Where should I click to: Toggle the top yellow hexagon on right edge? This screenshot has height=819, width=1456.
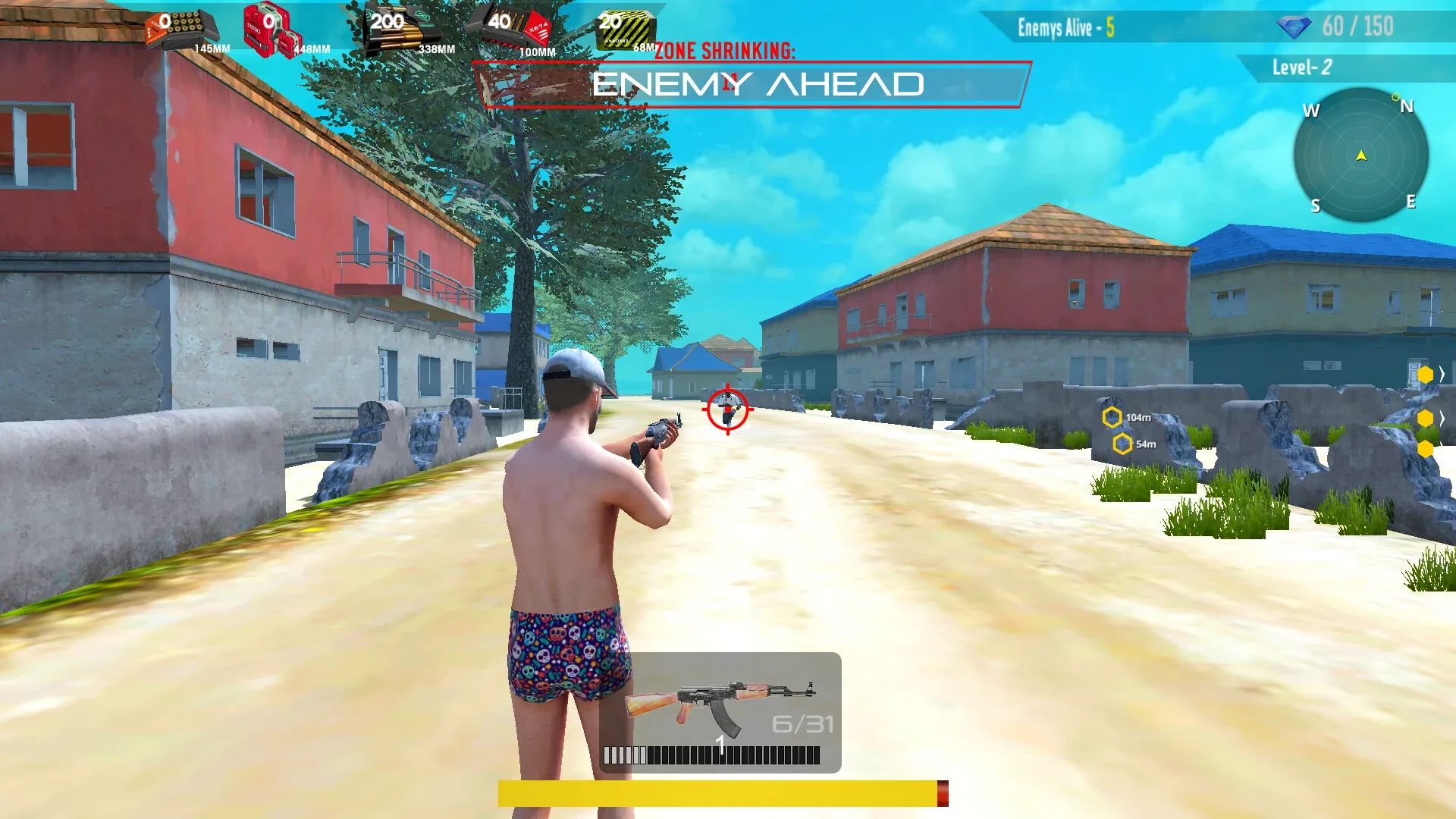coord(1426,374)
